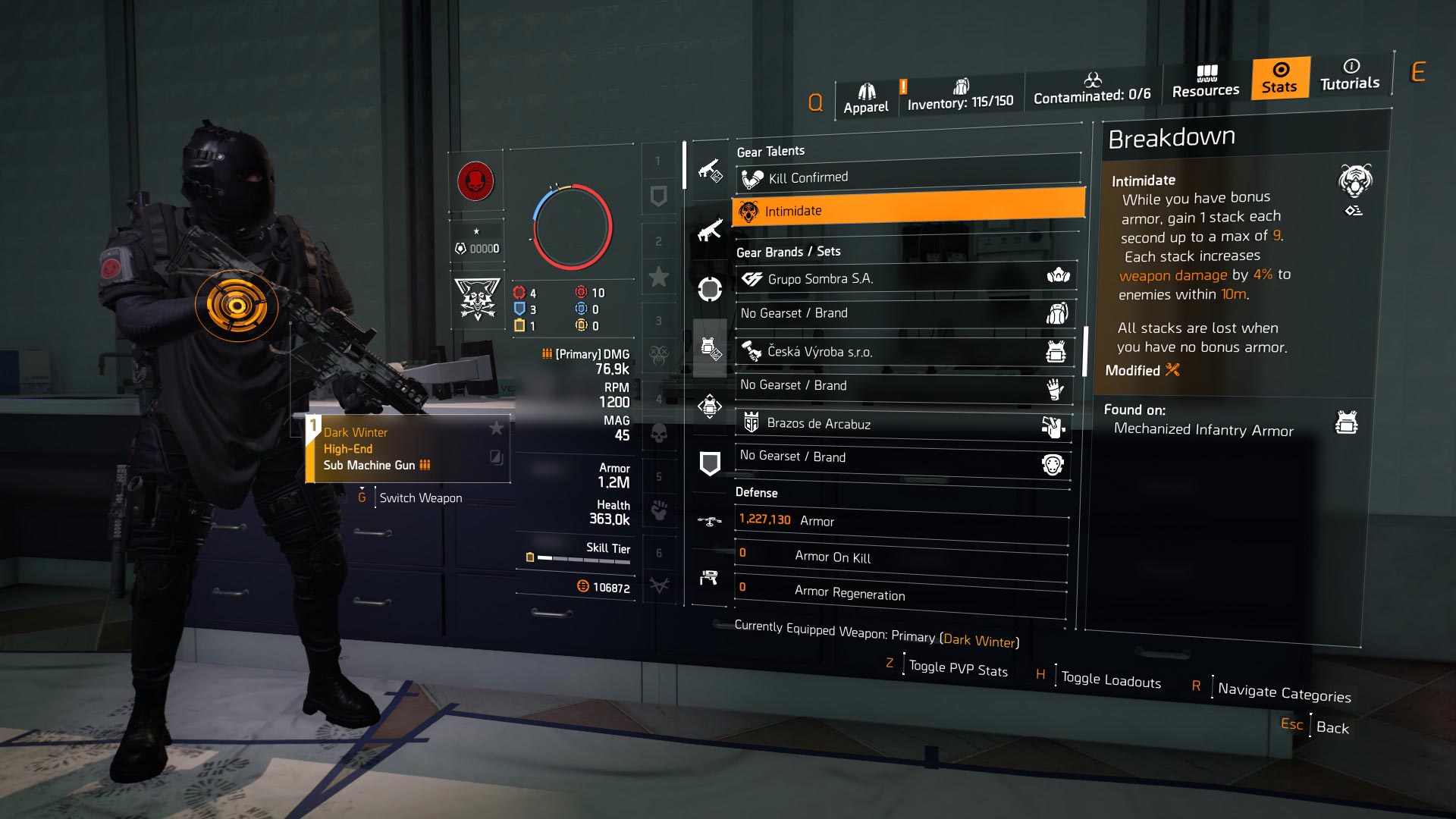Select the Armor defense stat row

901,521
